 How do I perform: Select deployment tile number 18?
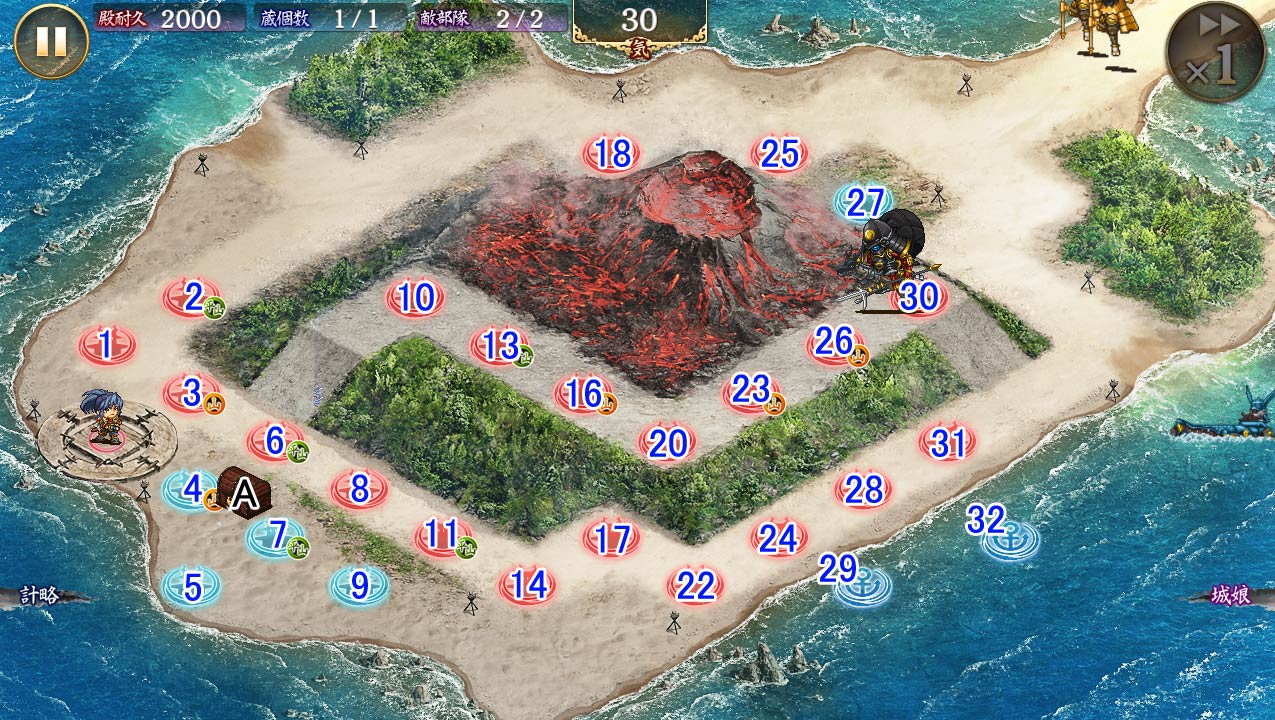click(x=612, y=155)
